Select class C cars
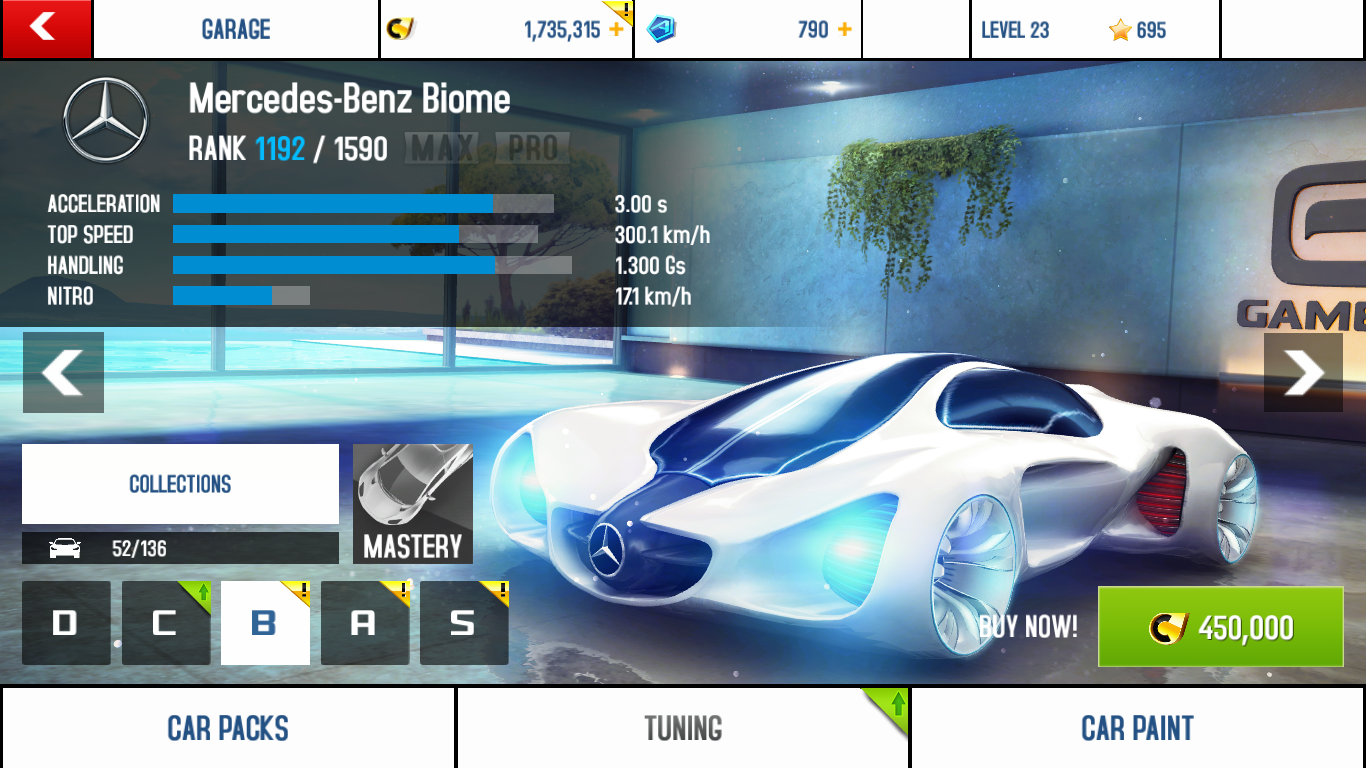The image size is (1366, 768). pos(165,623)
